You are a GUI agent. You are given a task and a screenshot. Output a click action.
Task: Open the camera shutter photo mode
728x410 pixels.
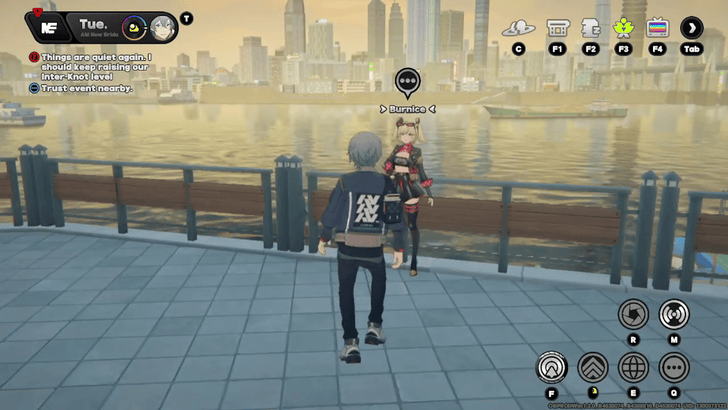tap(633, 314)
